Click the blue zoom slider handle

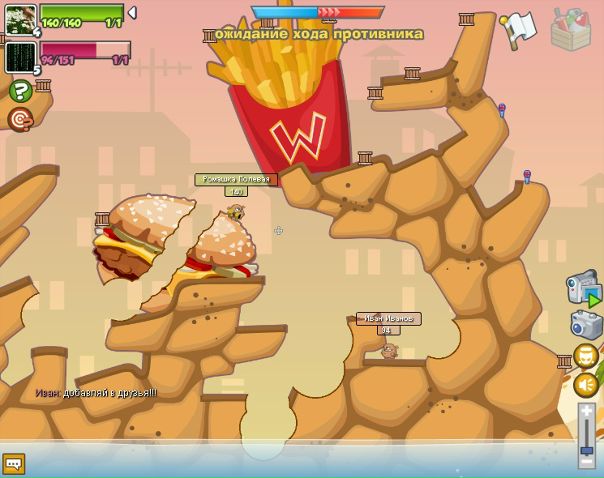587,449
